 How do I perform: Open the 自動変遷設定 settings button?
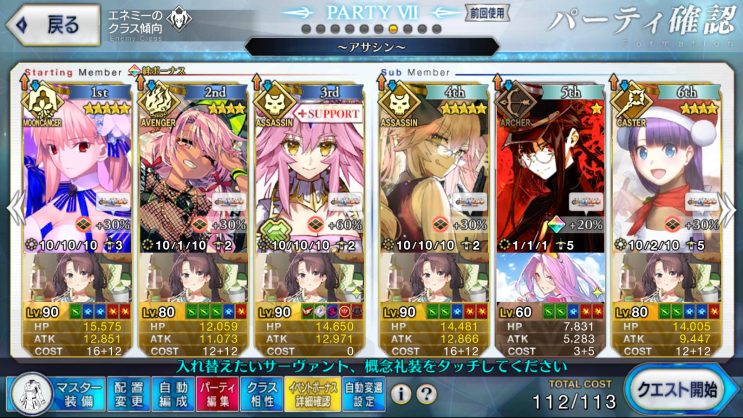point(363,393)
